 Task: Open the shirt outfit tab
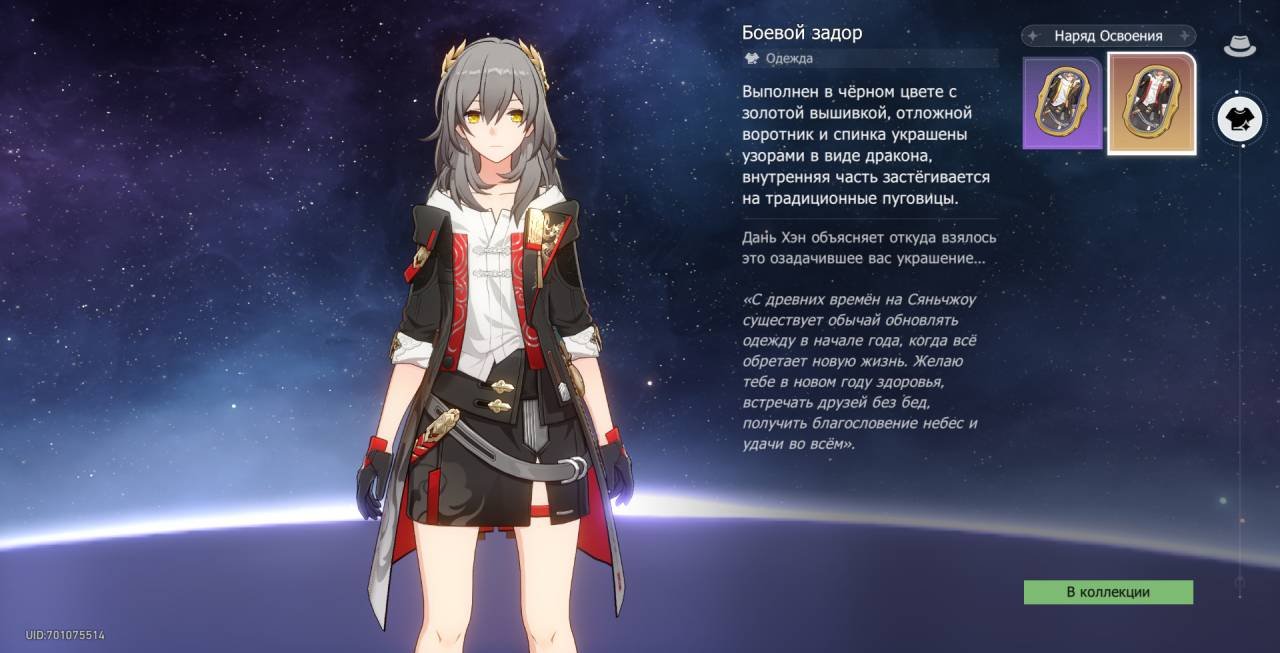click(x=1239, y=119)
